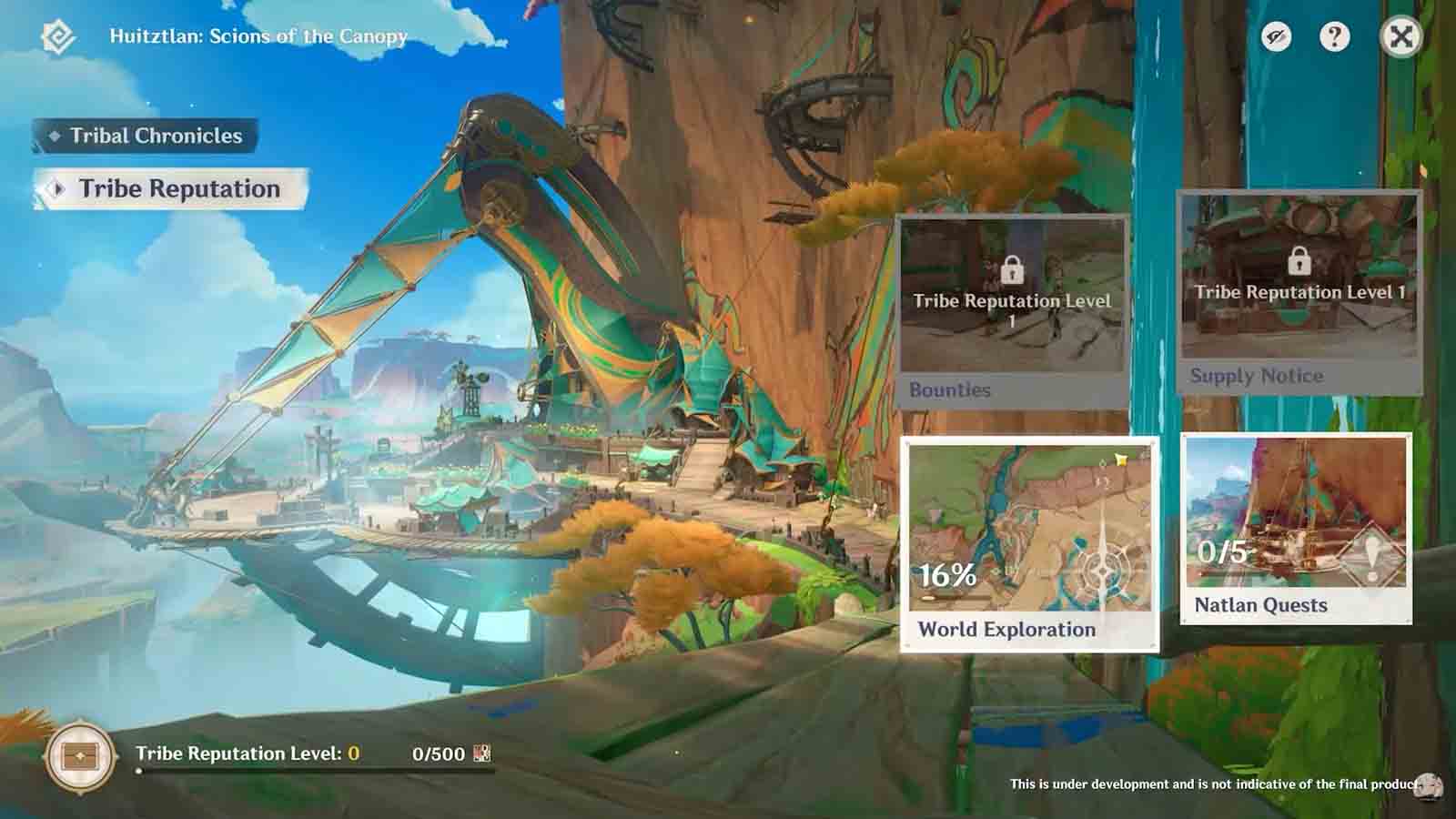Open the question mark help button
1456x819 pixels.
point(1334,37)
